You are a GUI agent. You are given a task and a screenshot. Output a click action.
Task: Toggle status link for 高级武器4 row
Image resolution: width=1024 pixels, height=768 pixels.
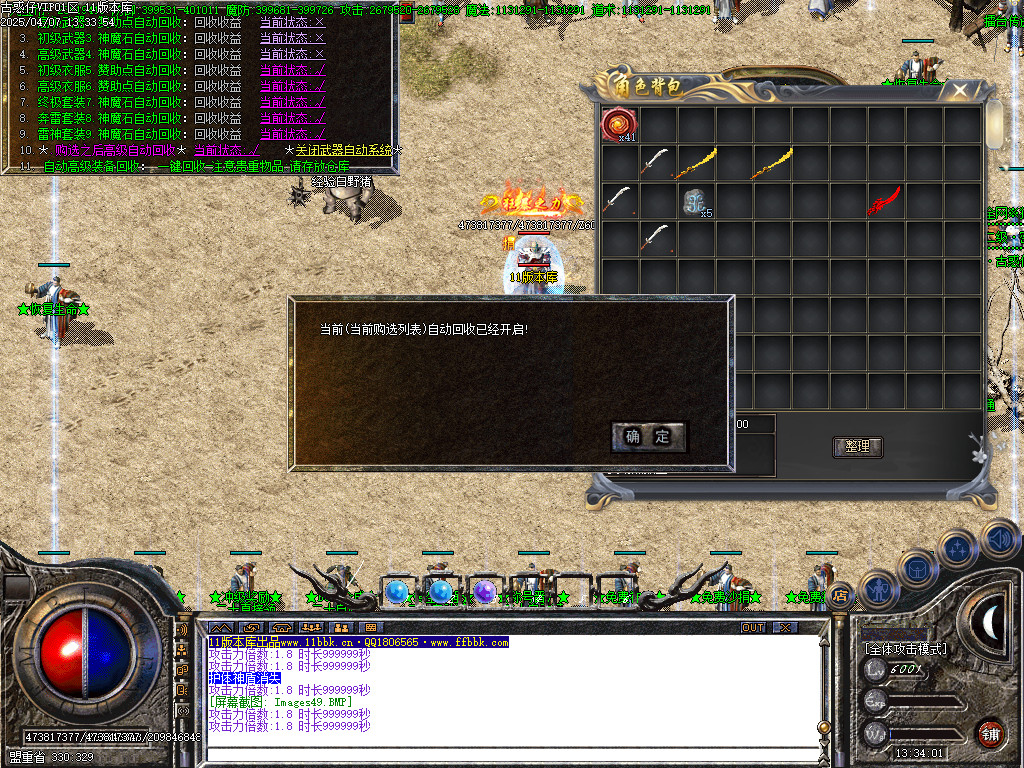[292, 54]
